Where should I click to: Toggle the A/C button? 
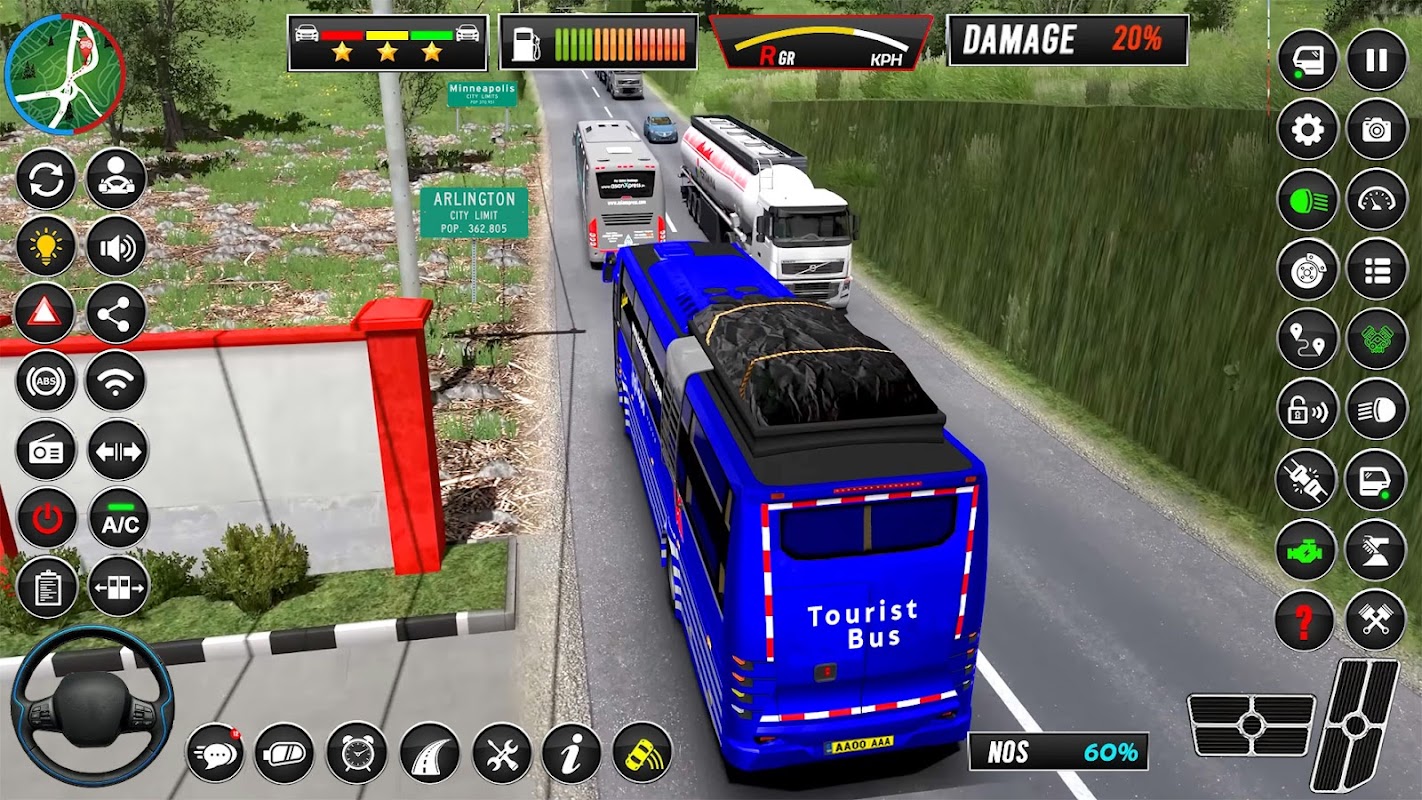tap(118, 518)
